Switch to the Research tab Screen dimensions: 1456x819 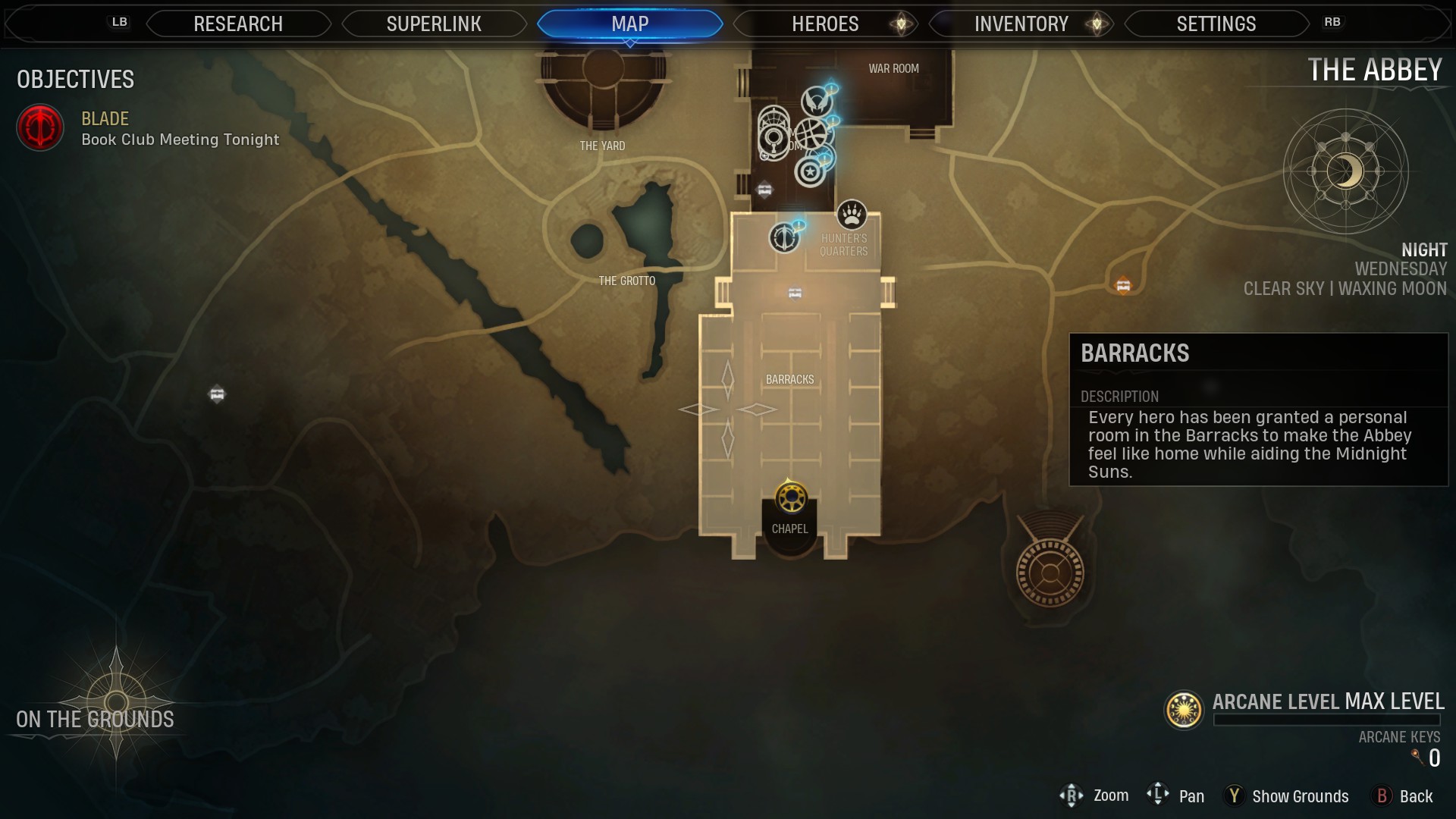238,24
